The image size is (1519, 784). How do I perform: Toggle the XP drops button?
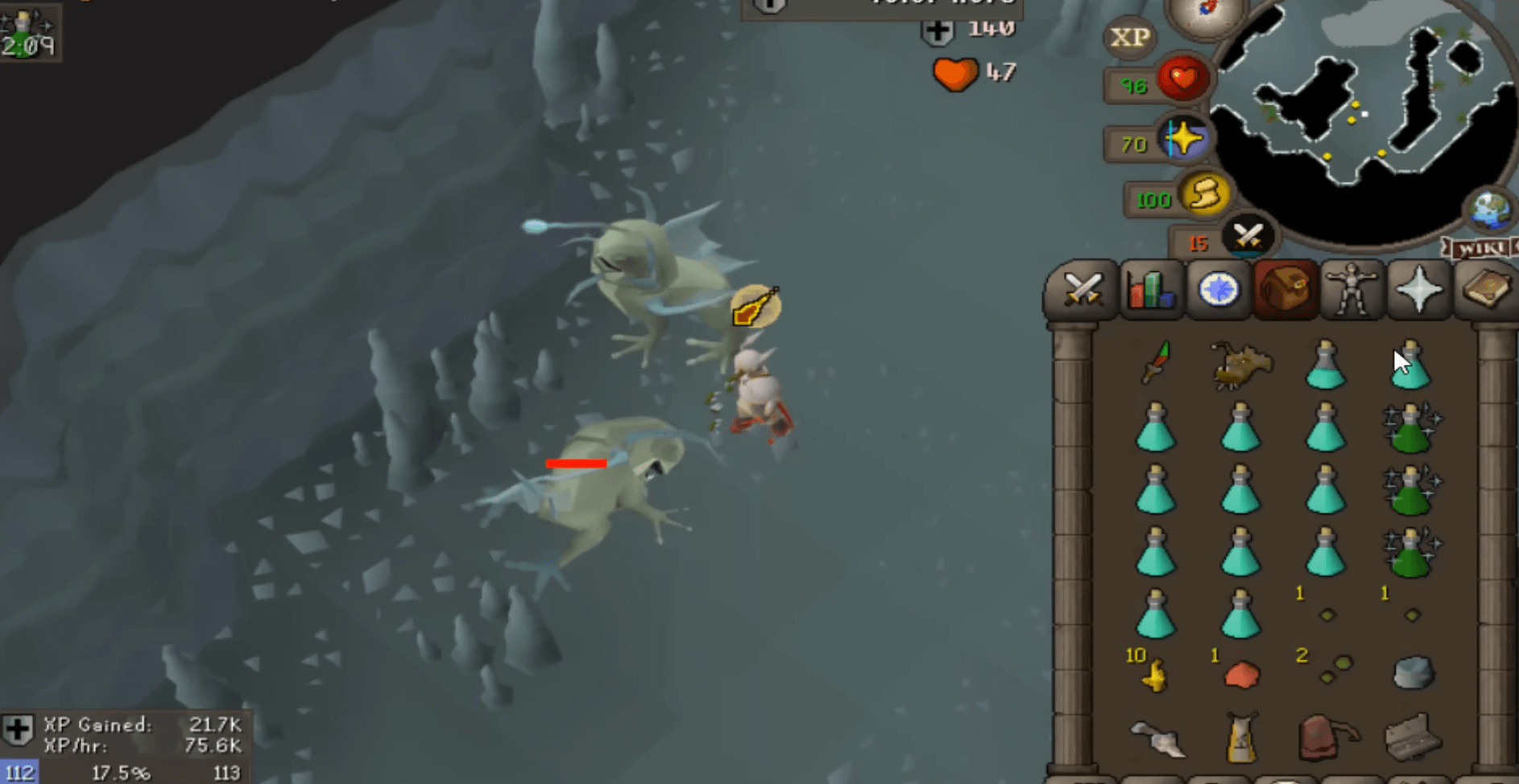tap(1129, 37)
